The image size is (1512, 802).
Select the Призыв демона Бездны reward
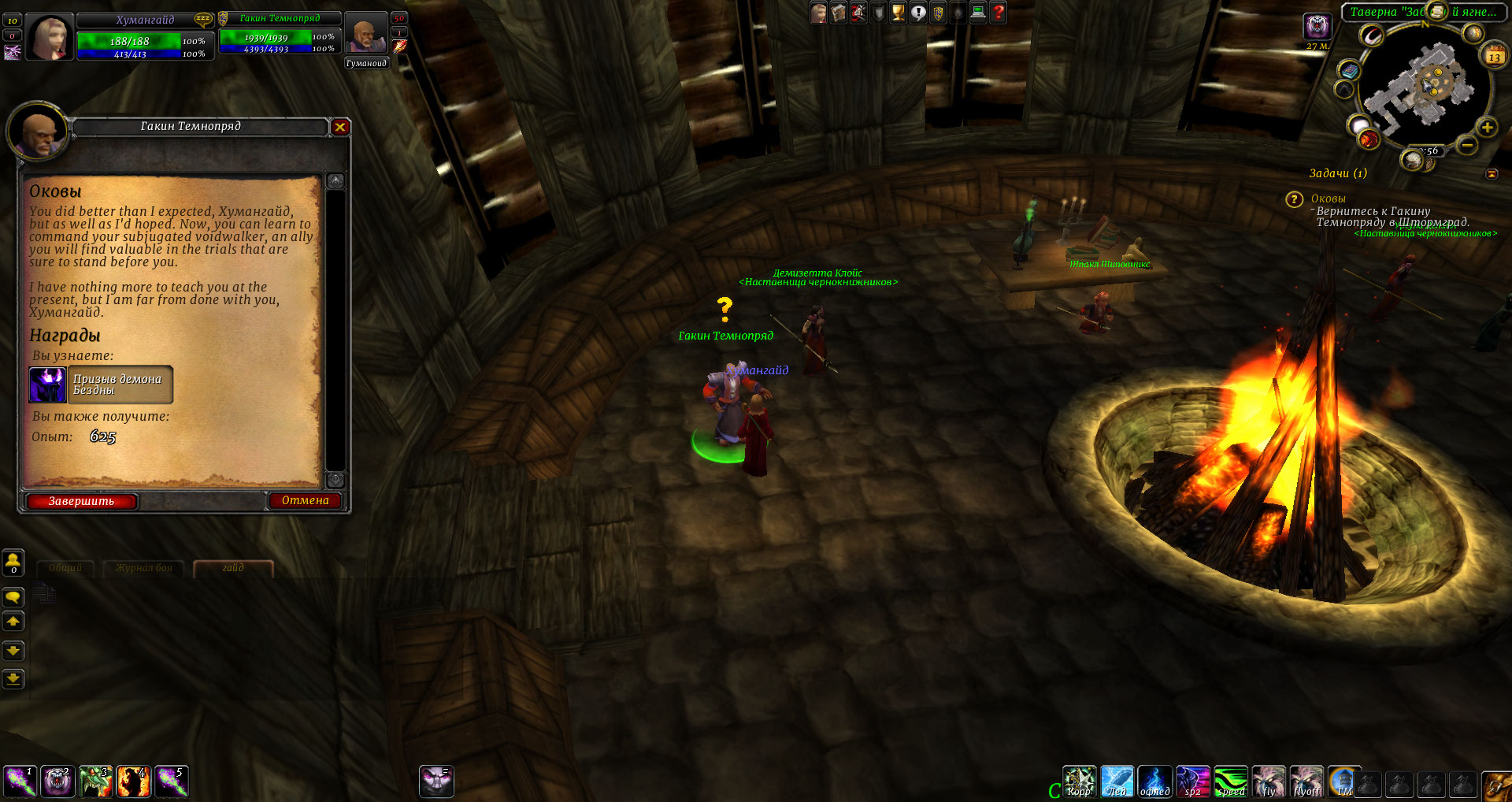(101, 384)
